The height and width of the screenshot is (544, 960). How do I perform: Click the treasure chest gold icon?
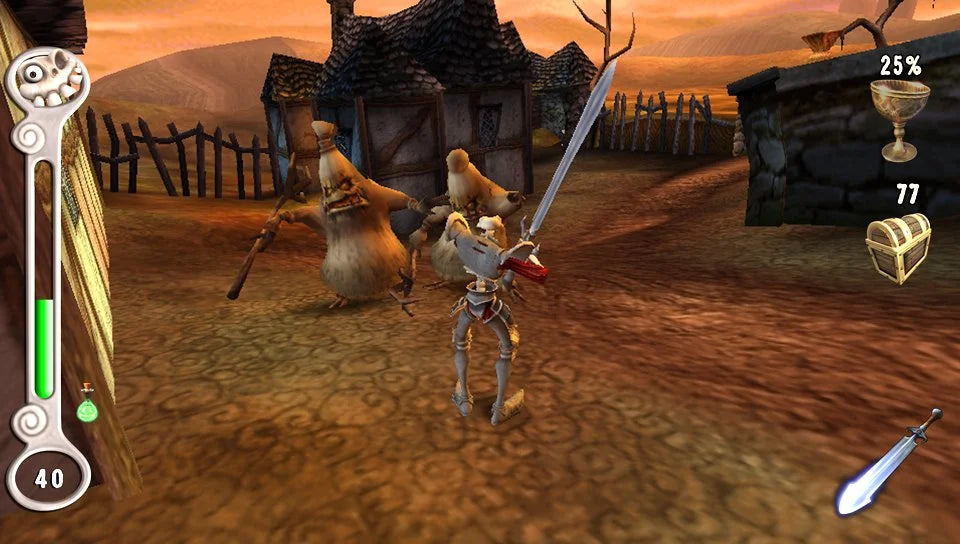click(897, 247)
